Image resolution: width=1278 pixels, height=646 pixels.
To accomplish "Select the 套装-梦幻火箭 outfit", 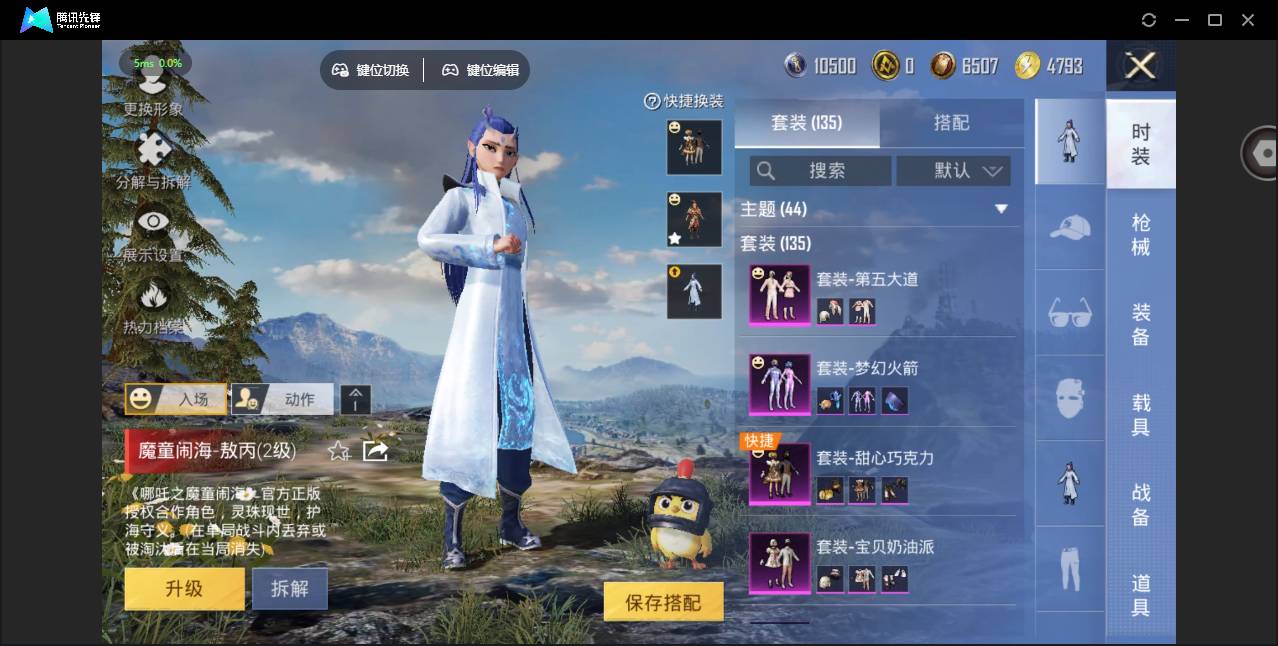I will click(x=866, y=369).
